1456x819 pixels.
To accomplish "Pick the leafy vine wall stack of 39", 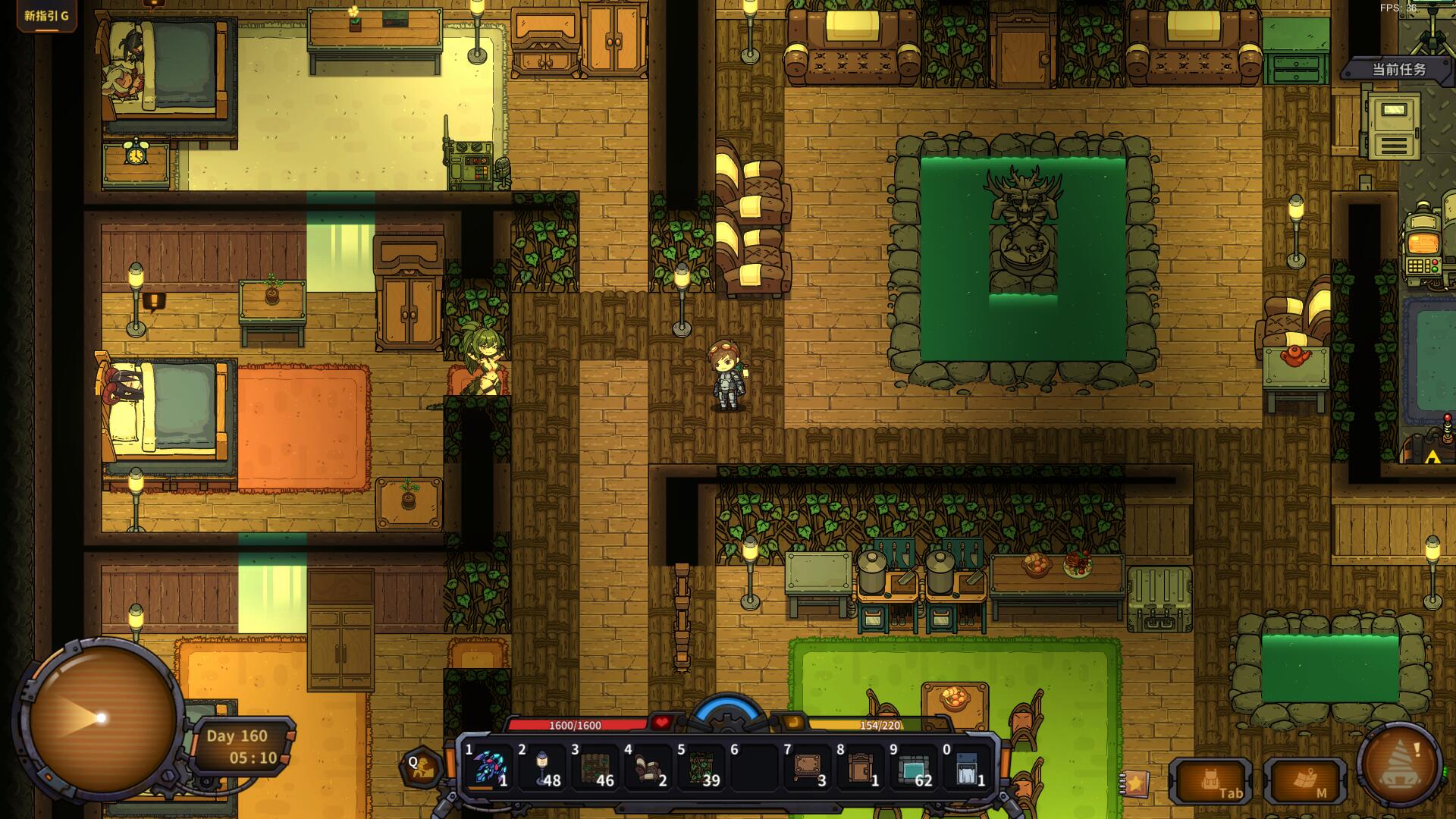I will pos(702,767).
